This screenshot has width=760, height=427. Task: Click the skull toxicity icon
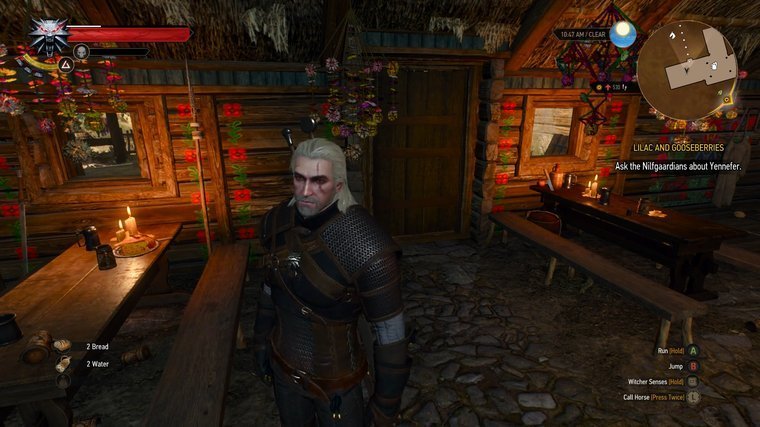(82, 51)
